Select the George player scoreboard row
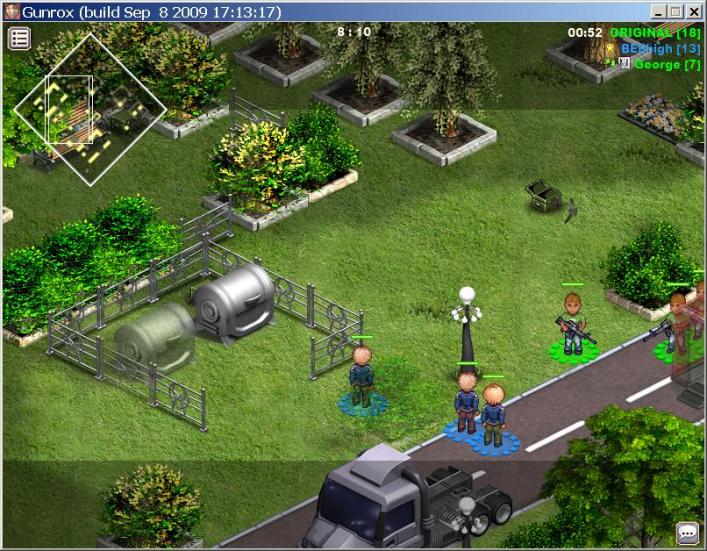This screenshot has width=707, height=551. tap(666, 64)
